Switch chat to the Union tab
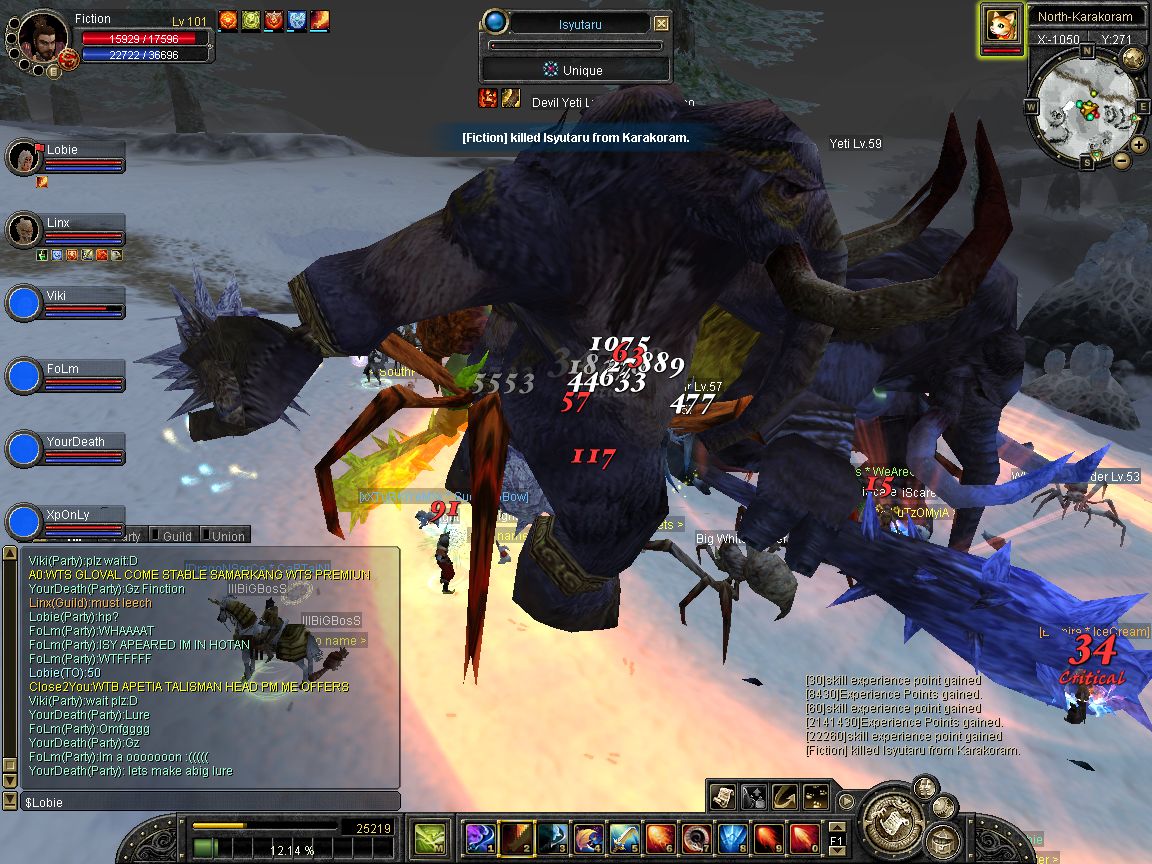The image size is (1152, 864). coord(226,536)
